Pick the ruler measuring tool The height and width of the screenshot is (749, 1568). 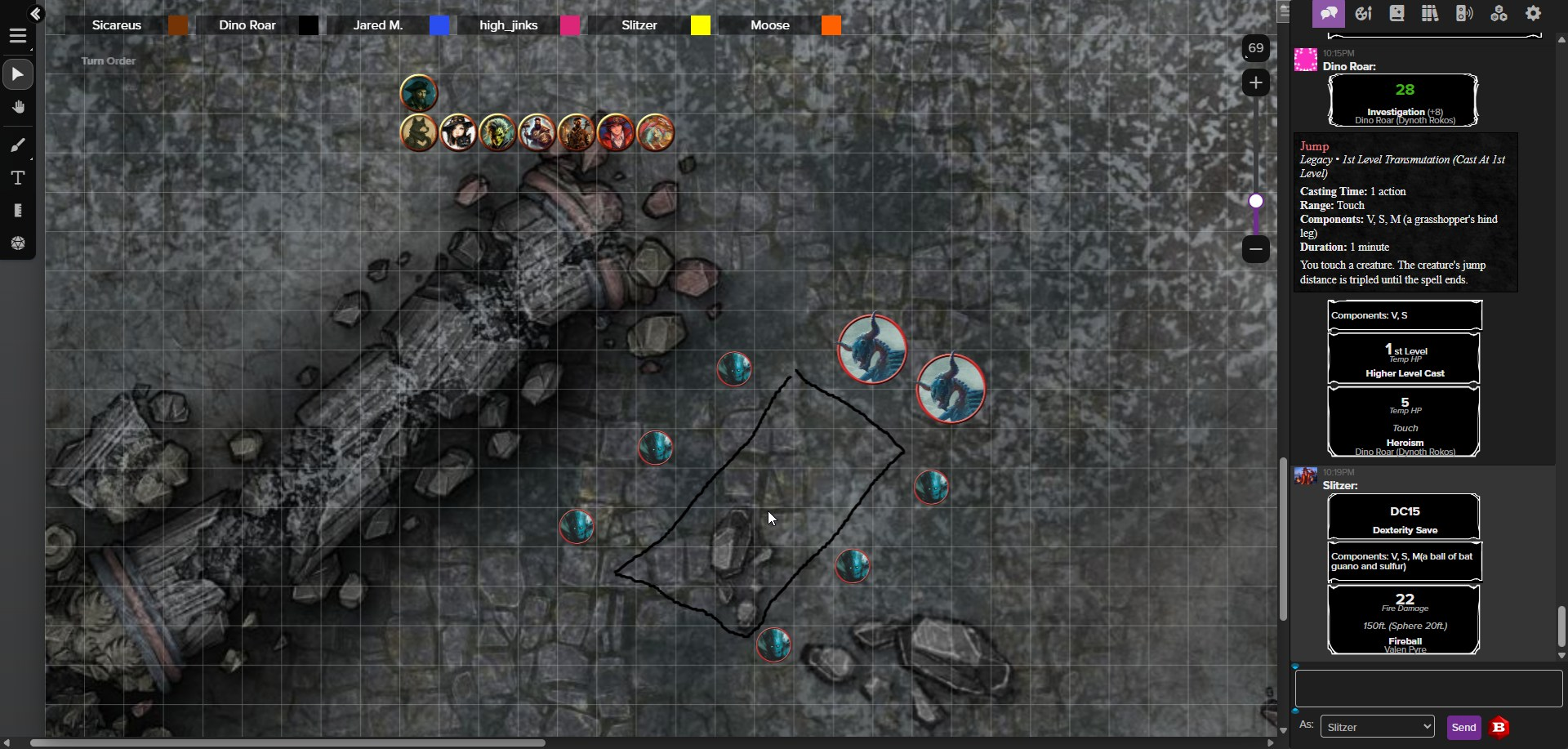click(18, 211)
